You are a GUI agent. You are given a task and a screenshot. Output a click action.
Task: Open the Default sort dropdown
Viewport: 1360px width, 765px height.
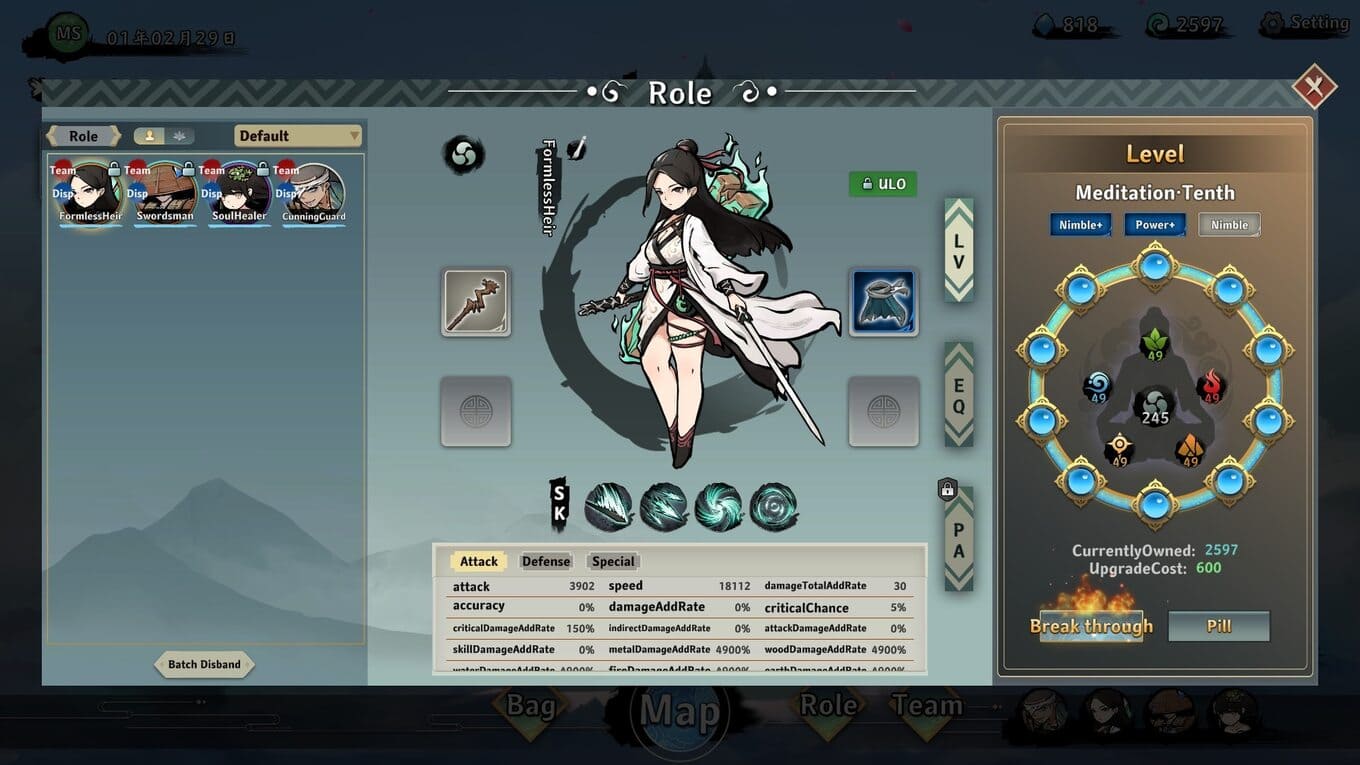coord(297,136)
